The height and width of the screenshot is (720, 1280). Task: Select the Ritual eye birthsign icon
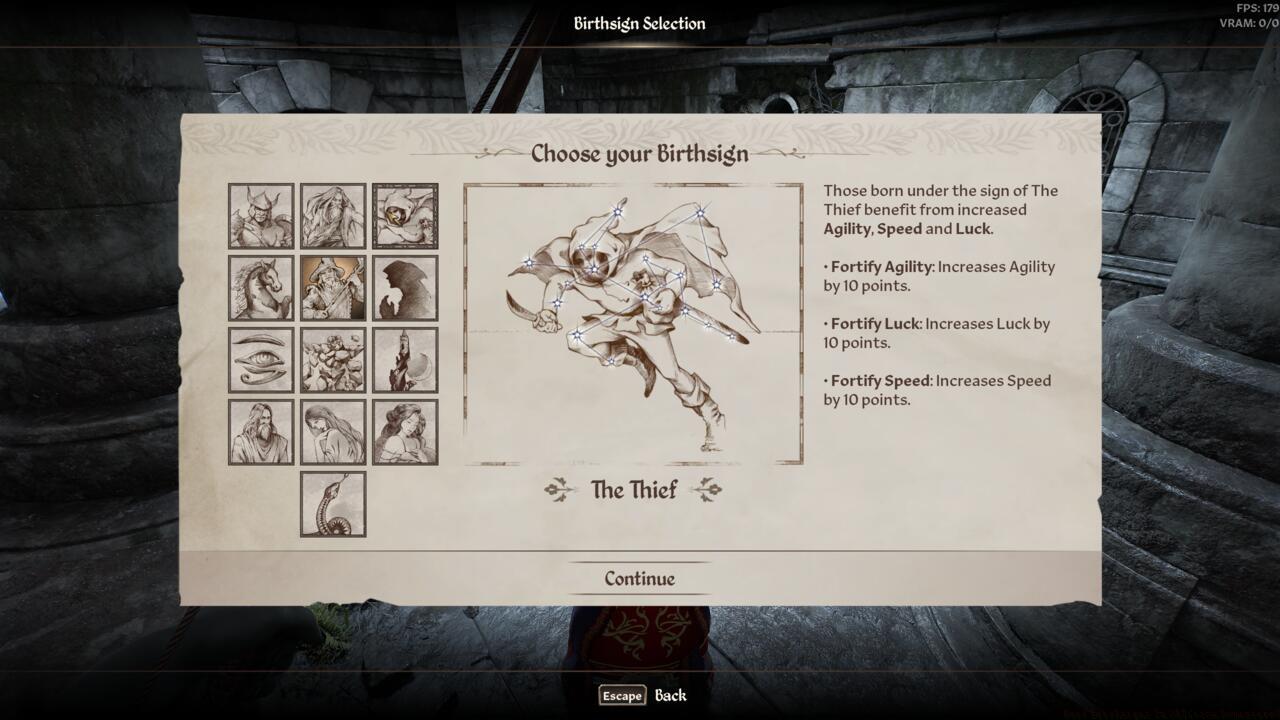260,359
